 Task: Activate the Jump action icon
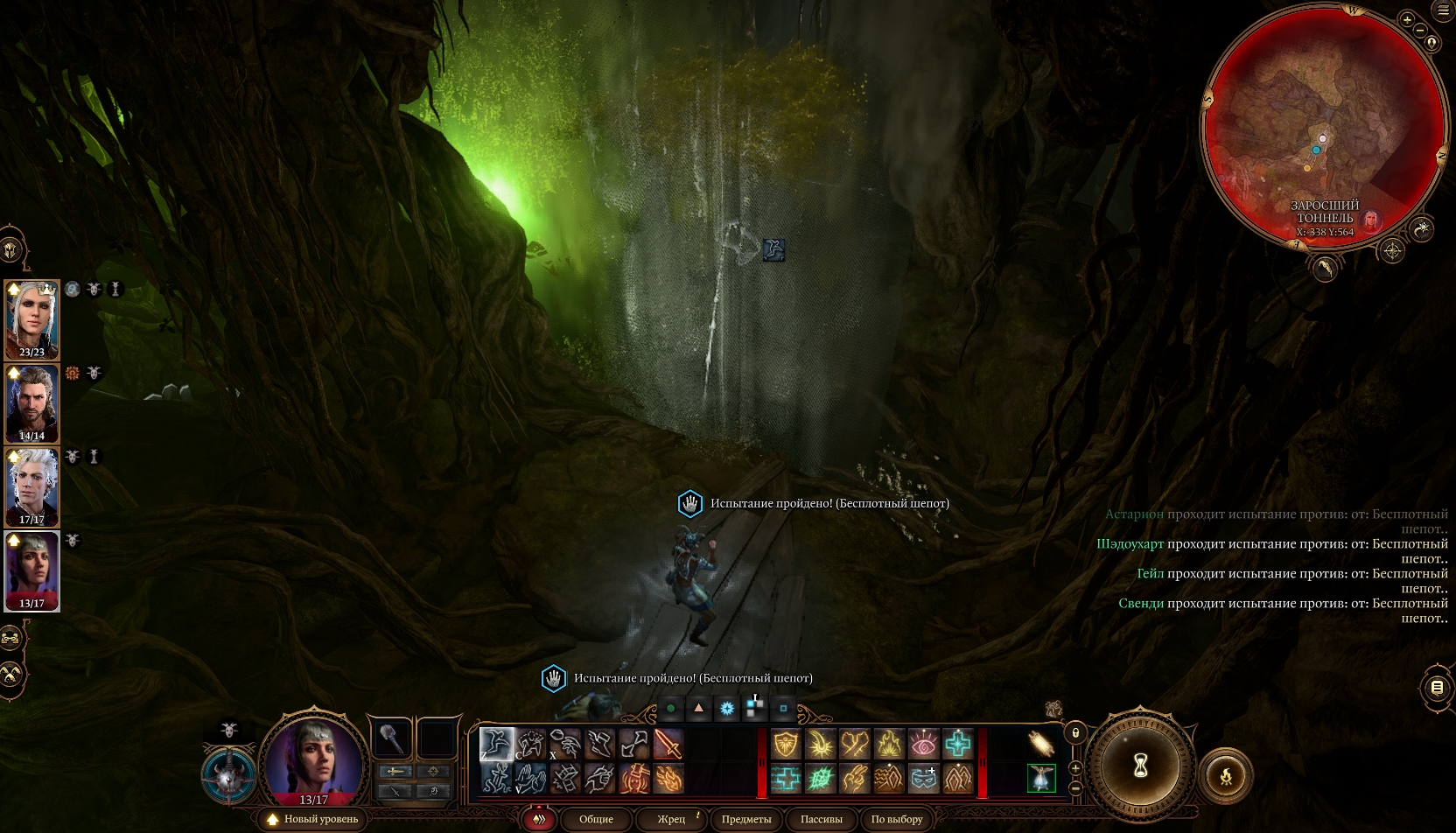496,745
